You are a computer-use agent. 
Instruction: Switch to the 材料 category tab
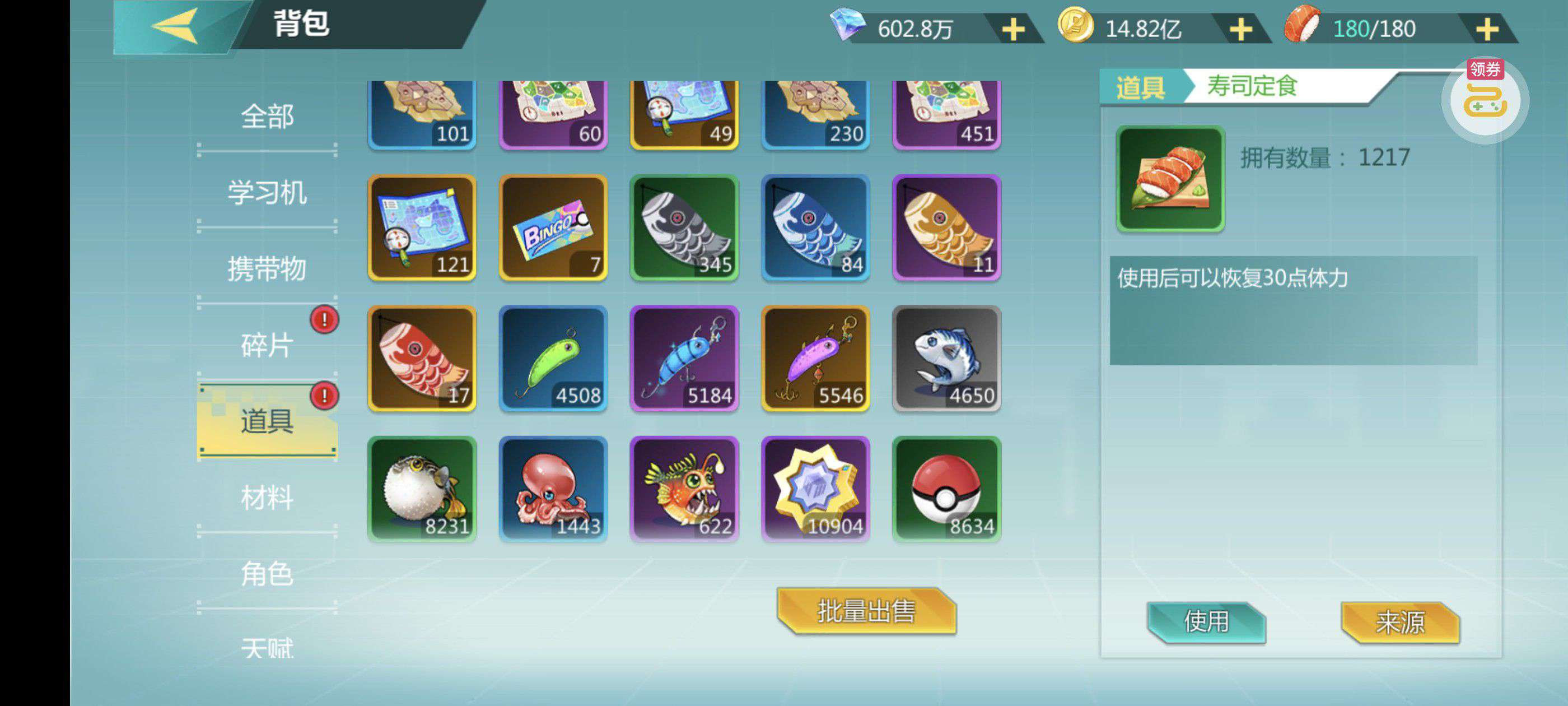pyautogui.click(x=267, y=497)
